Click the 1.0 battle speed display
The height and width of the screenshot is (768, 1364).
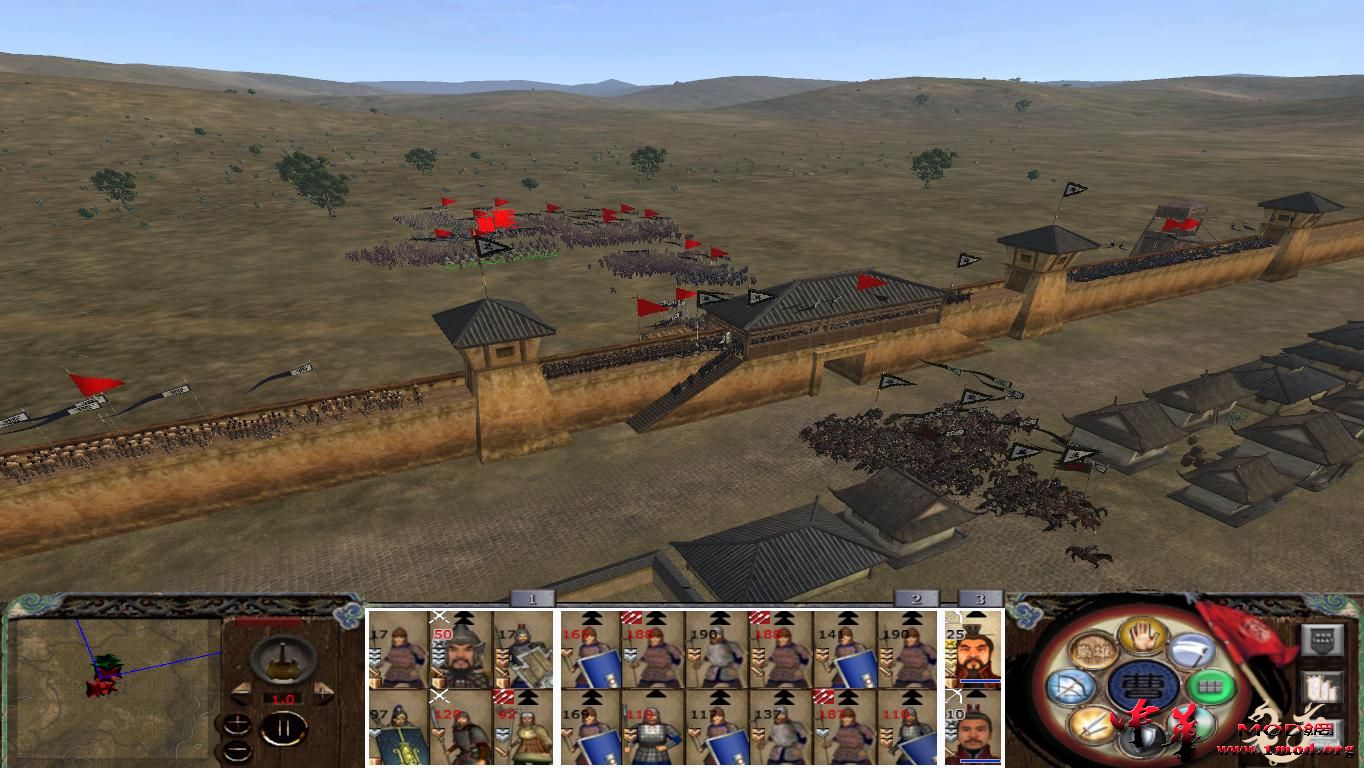pos(283,697)
